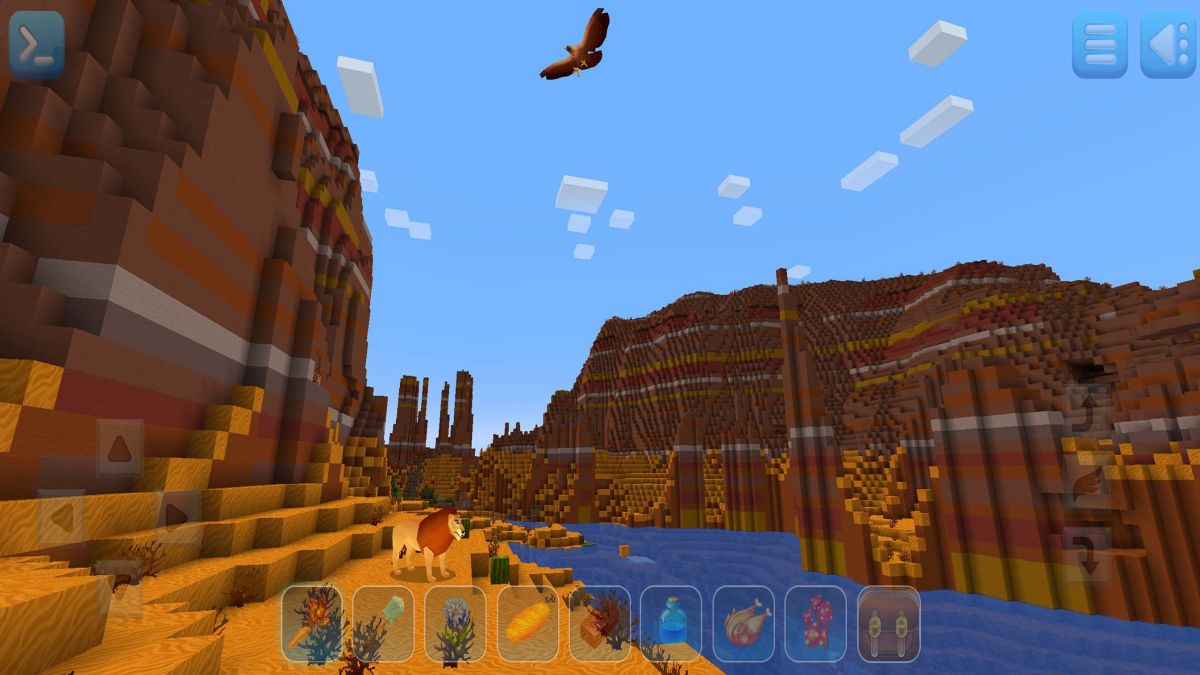Tap the fly up arrow button
1200x675 pixels.
tap(1087, 412)
